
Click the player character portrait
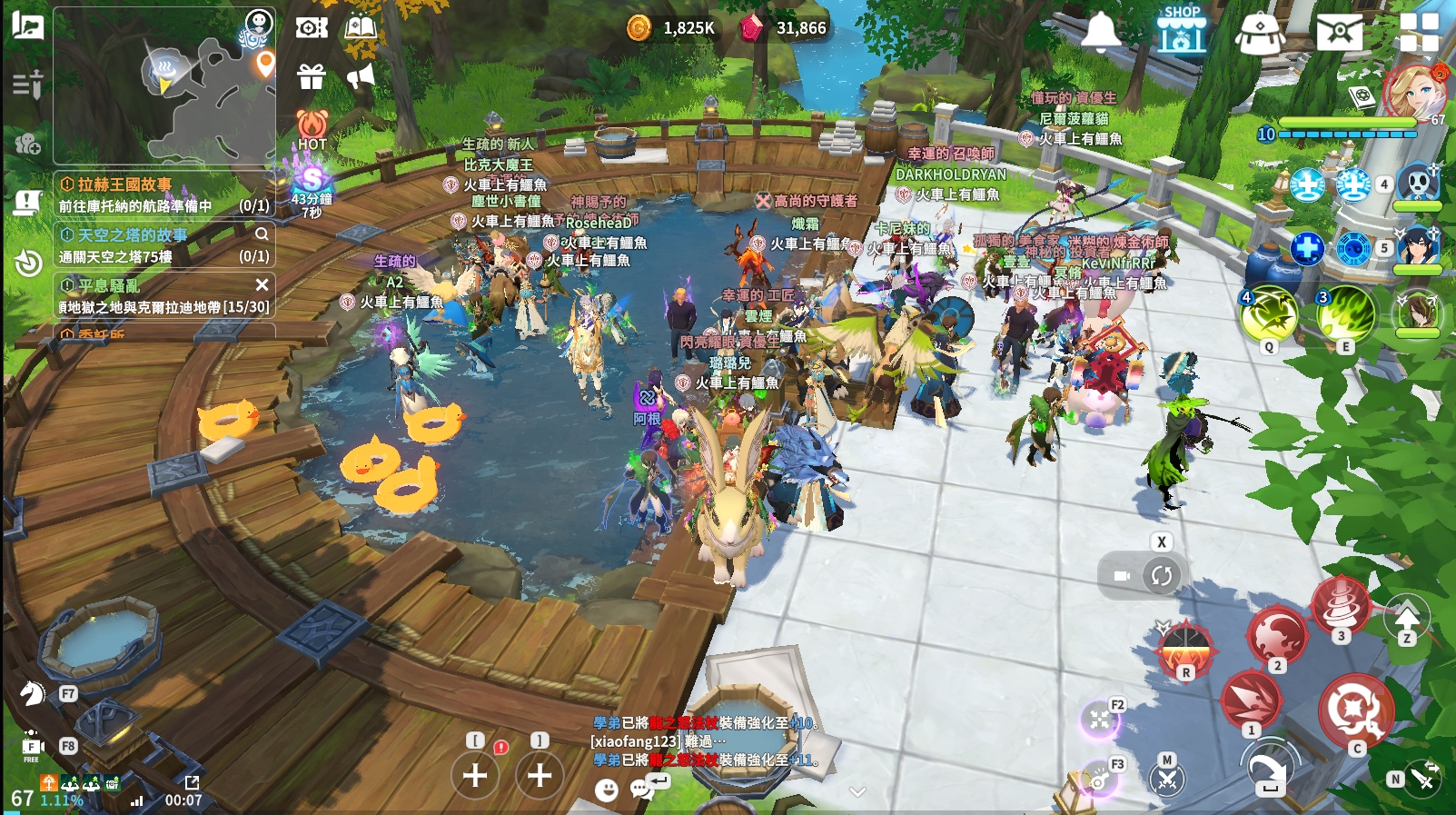[x=1413, y=91]
